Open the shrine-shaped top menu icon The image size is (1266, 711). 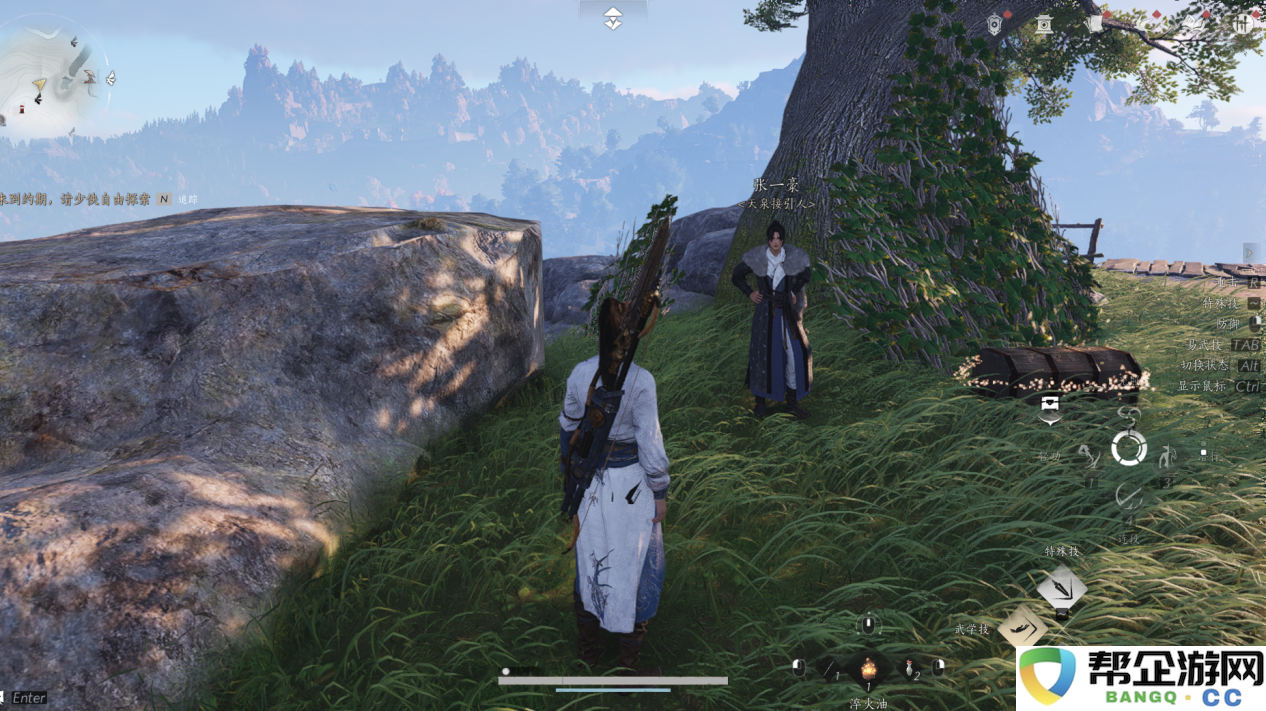click(x=1044, y=24)
